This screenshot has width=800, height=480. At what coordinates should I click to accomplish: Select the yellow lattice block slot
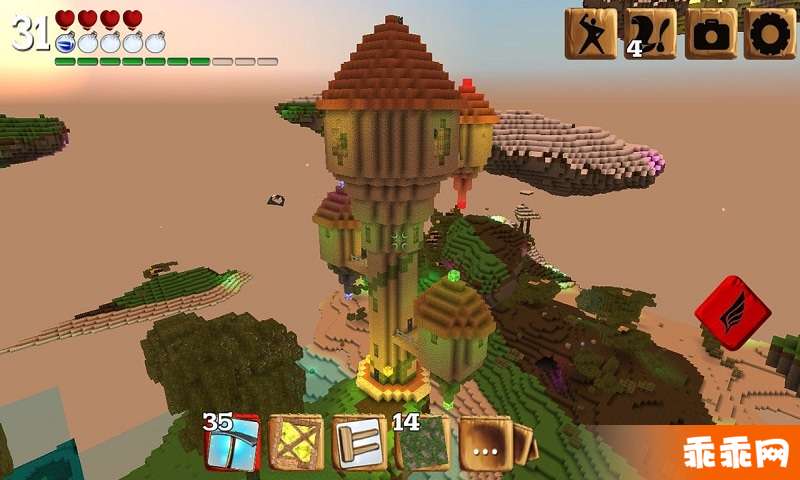296,442
